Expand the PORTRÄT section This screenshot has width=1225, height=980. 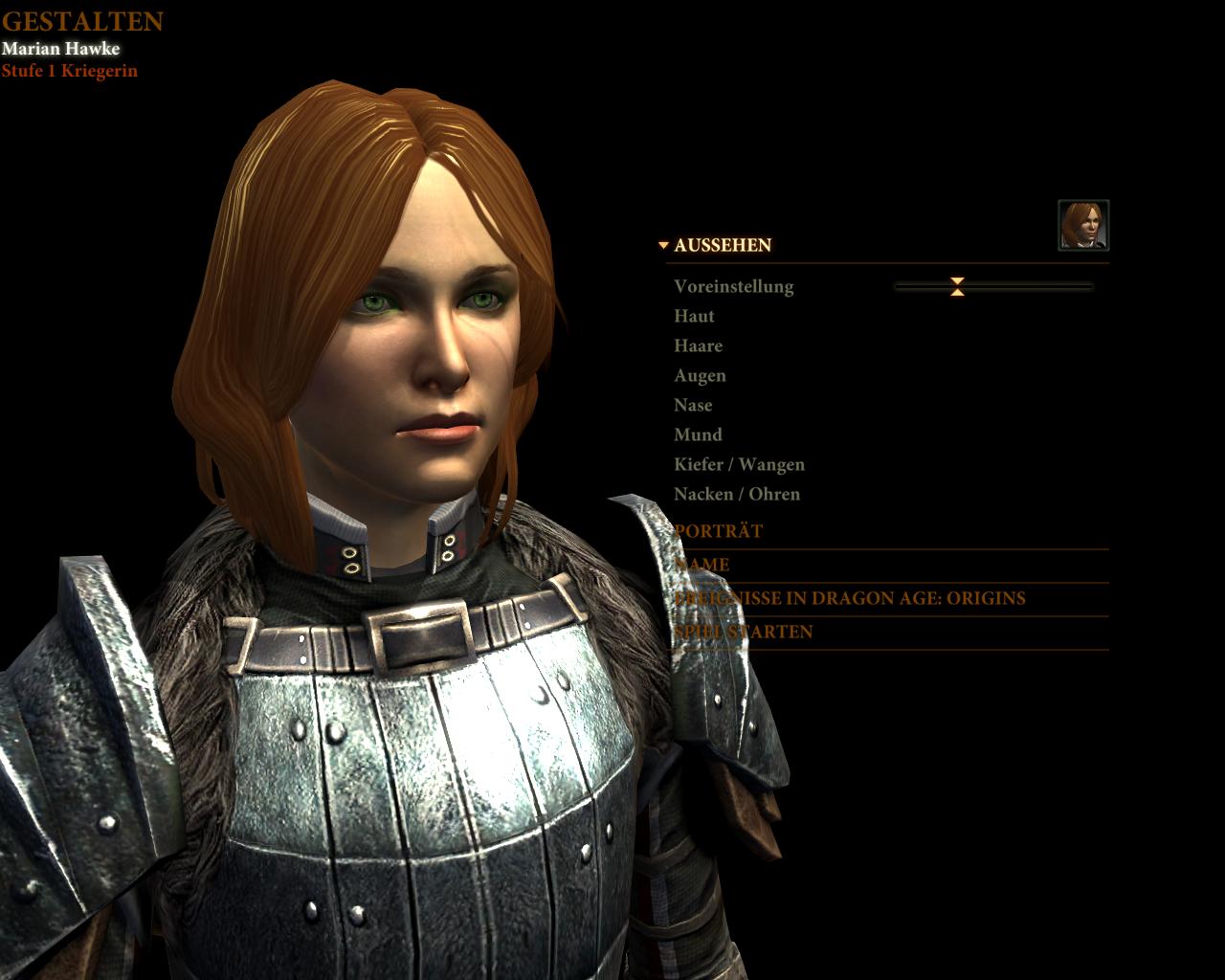tap(719, 531)
